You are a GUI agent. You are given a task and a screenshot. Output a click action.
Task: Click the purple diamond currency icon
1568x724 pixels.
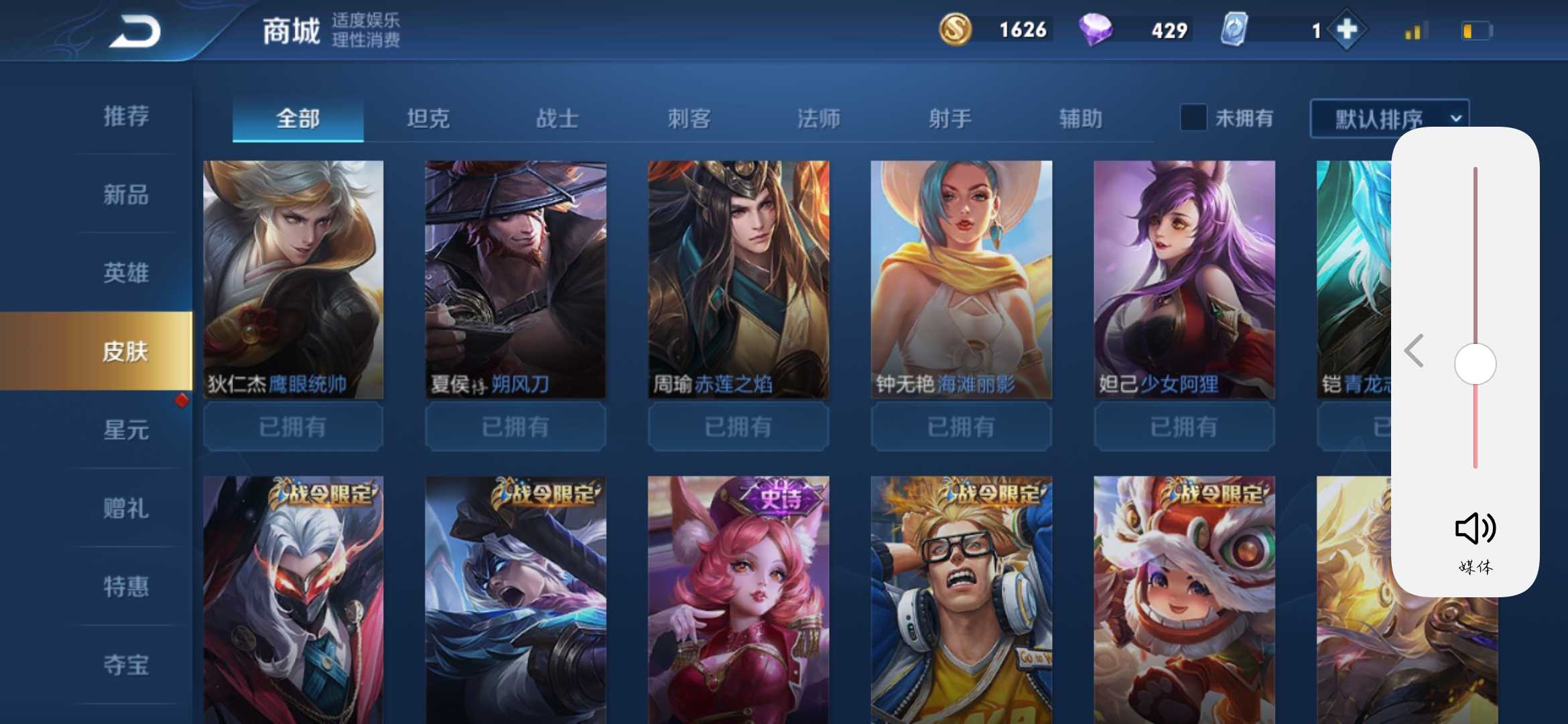point(1112,29)
